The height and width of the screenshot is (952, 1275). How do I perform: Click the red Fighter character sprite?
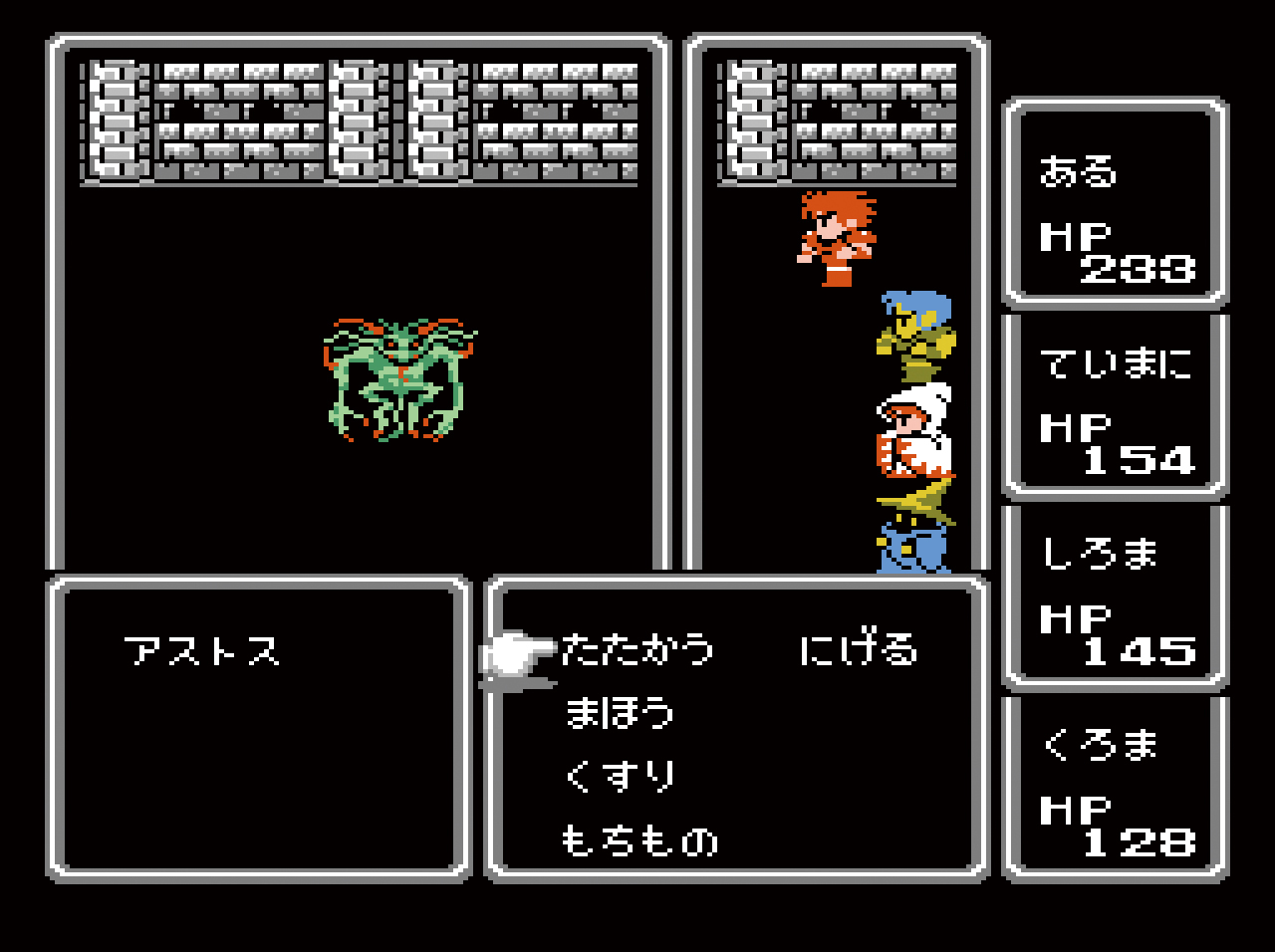837,239
